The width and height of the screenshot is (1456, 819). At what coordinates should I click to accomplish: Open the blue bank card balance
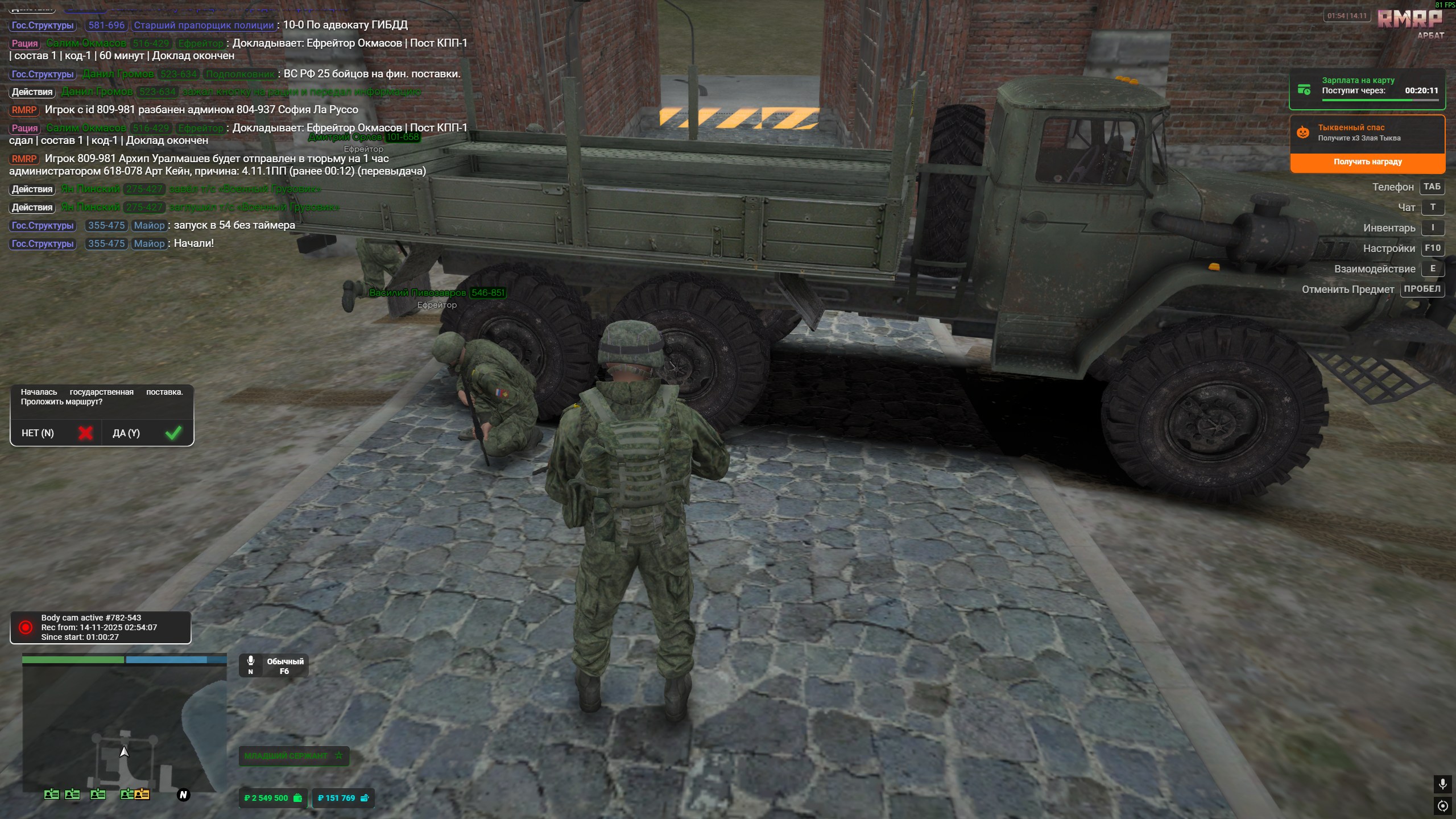tap(343, 798)
